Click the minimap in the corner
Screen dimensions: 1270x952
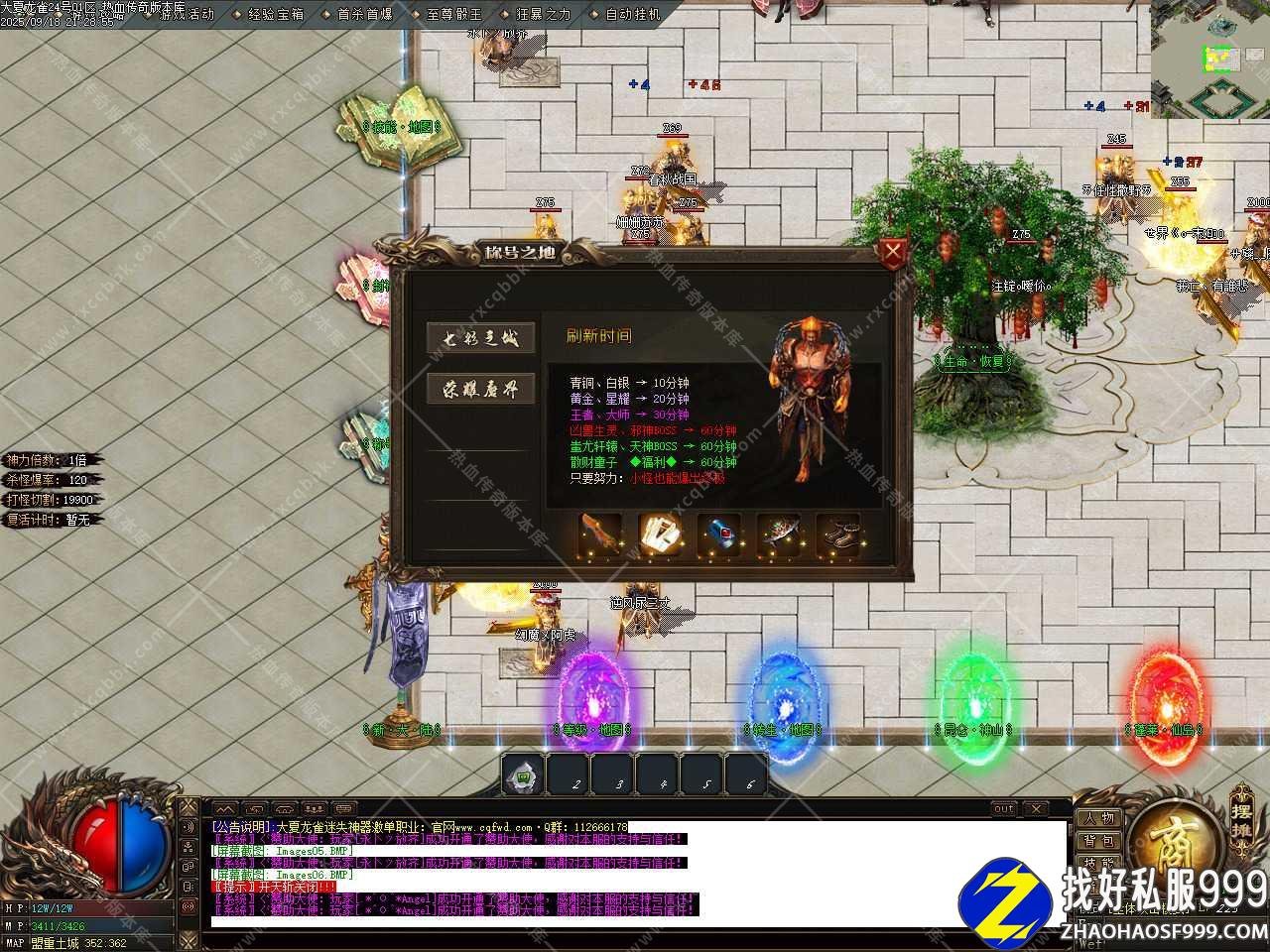pyautogui.click(x=1210, y=58)
